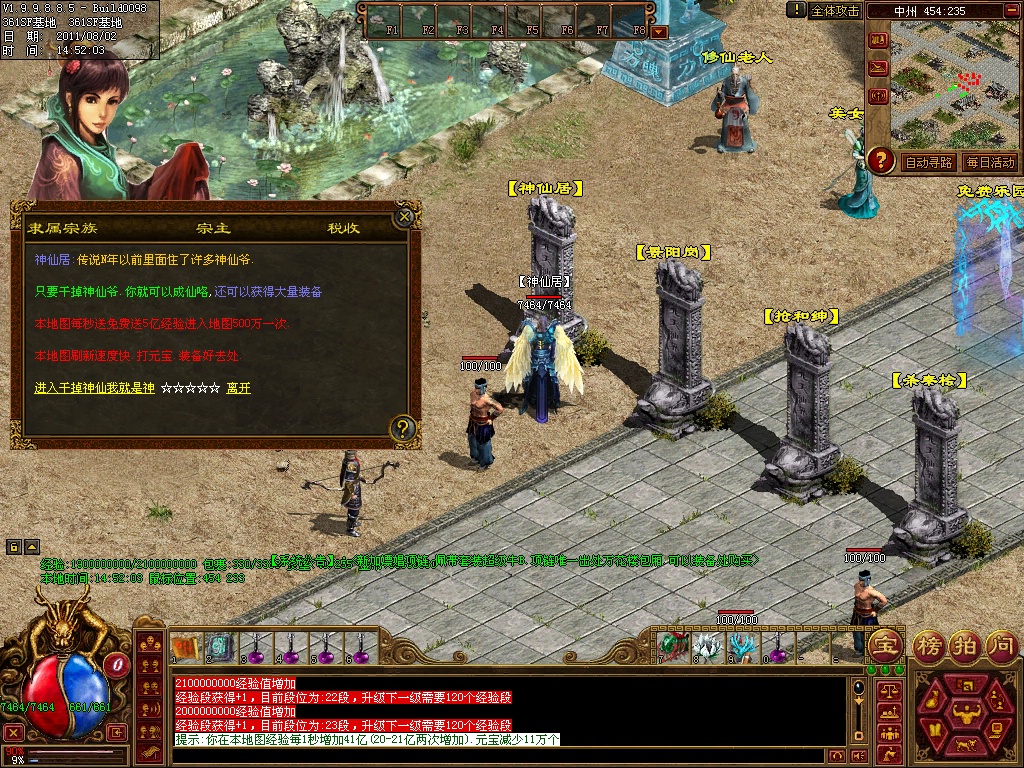1024x768 pixels.
Task: Open the 宝 treasure shop button
Action: pos(886,645)
